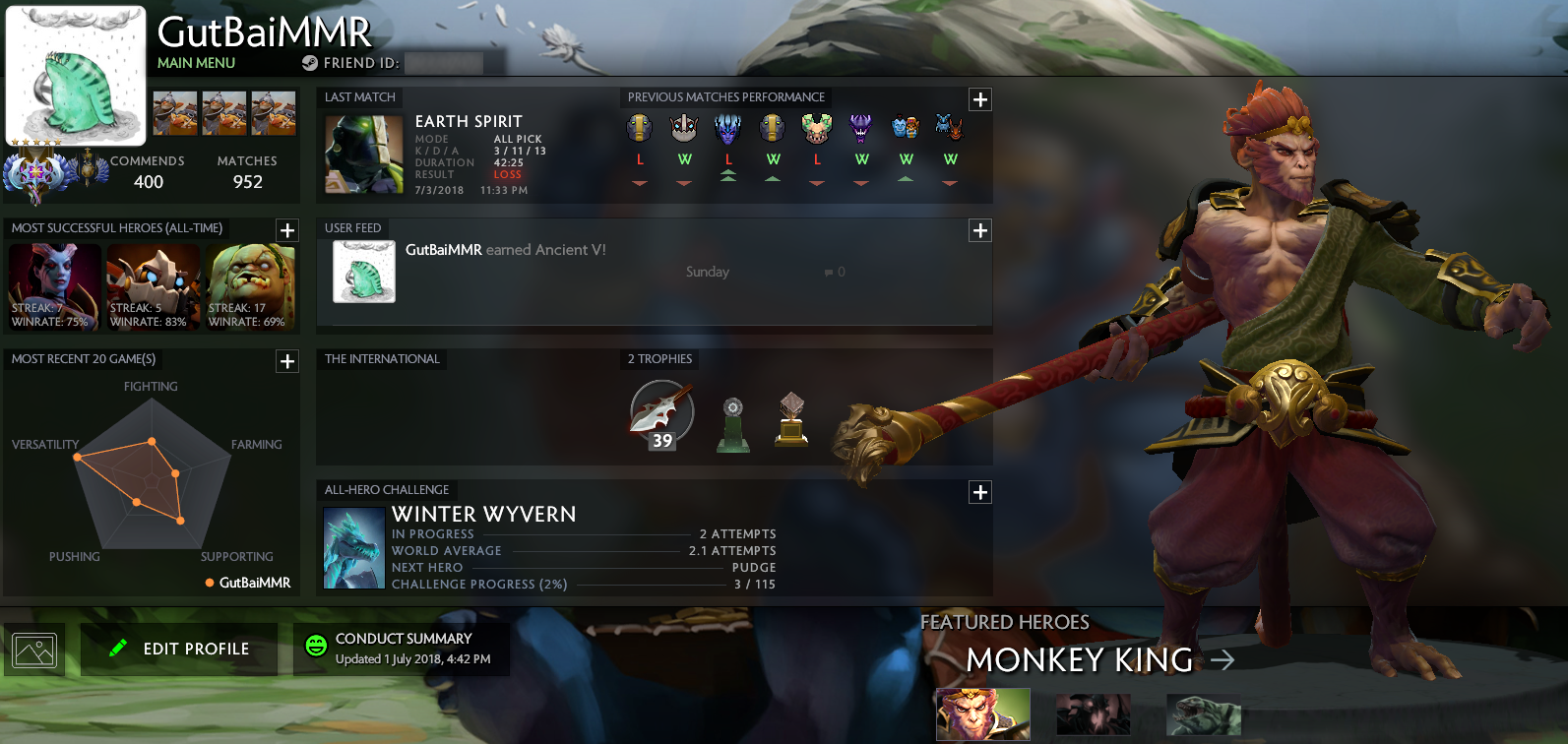Expand the Previous Matches Performance panel

coord(979,98)
